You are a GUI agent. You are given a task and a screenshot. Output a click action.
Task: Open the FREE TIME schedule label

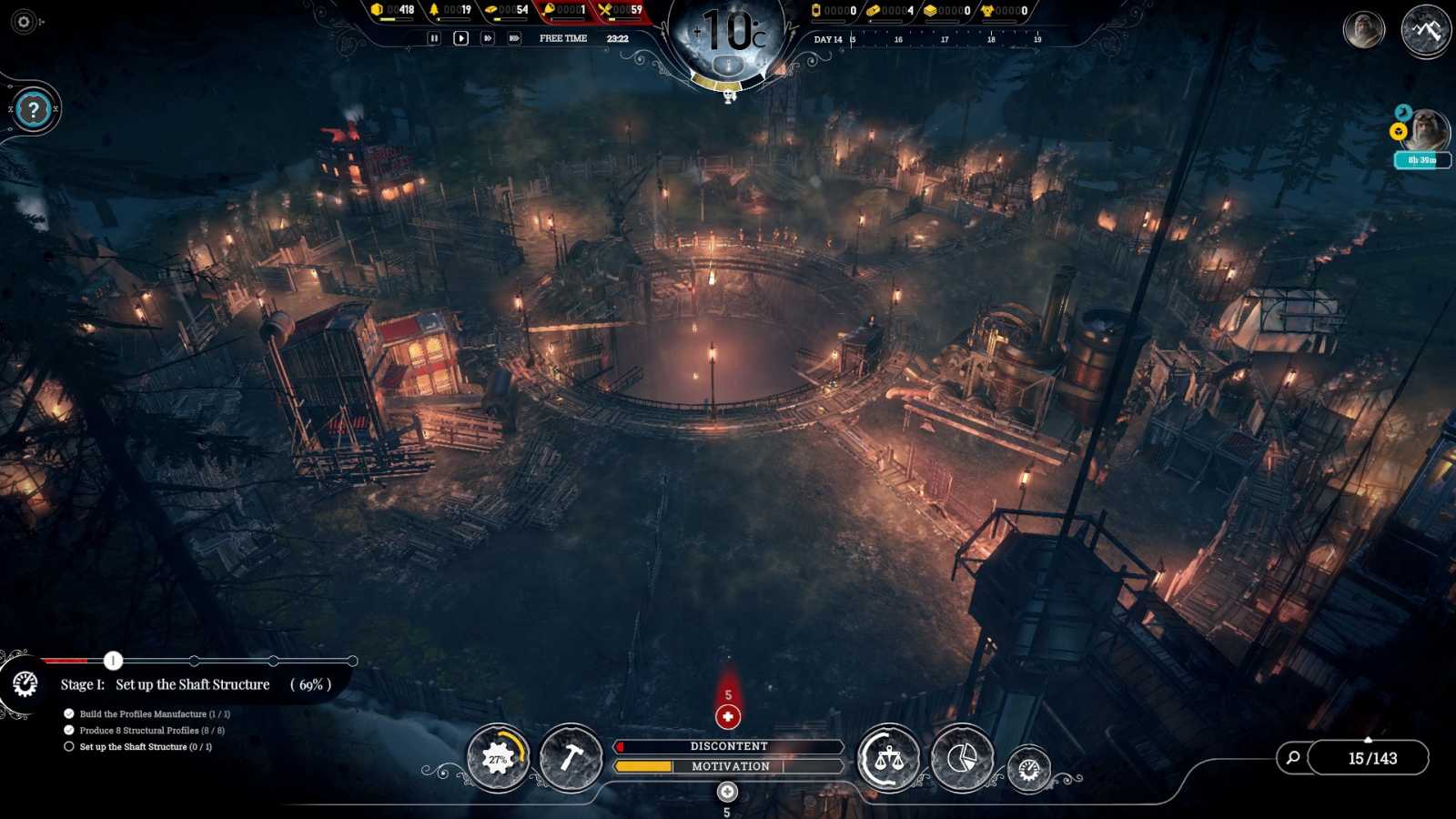coord(563,39)
